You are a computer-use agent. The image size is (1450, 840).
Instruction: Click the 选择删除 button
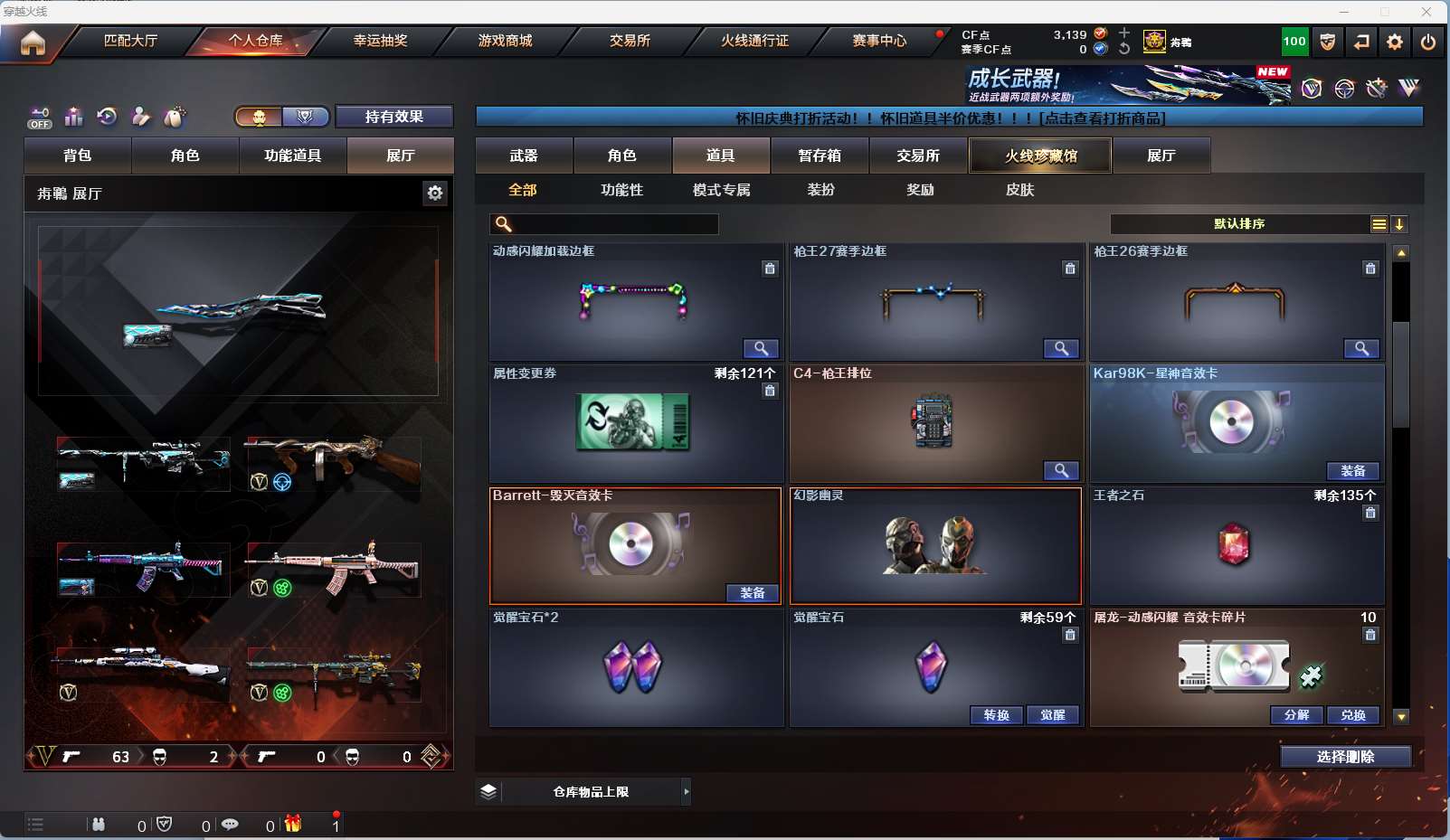click(x=1345, y=757)
